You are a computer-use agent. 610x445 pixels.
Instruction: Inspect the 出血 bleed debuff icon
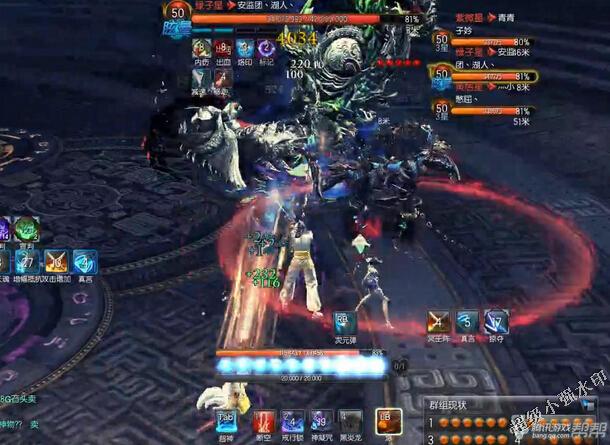[222, 48]
